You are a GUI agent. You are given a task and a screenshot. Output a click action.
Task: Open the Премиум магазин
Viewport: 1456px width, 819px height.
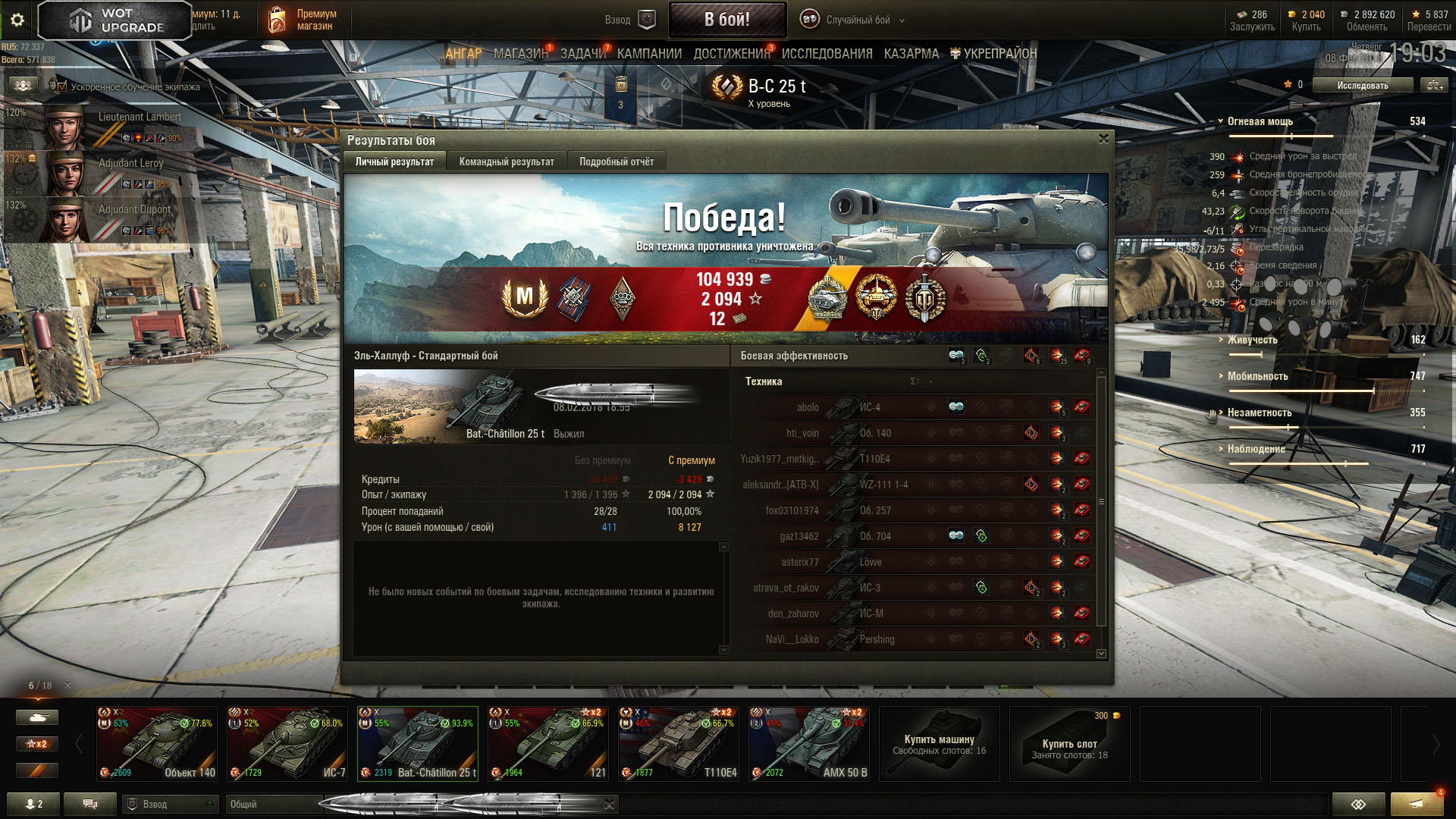[303, 20]
